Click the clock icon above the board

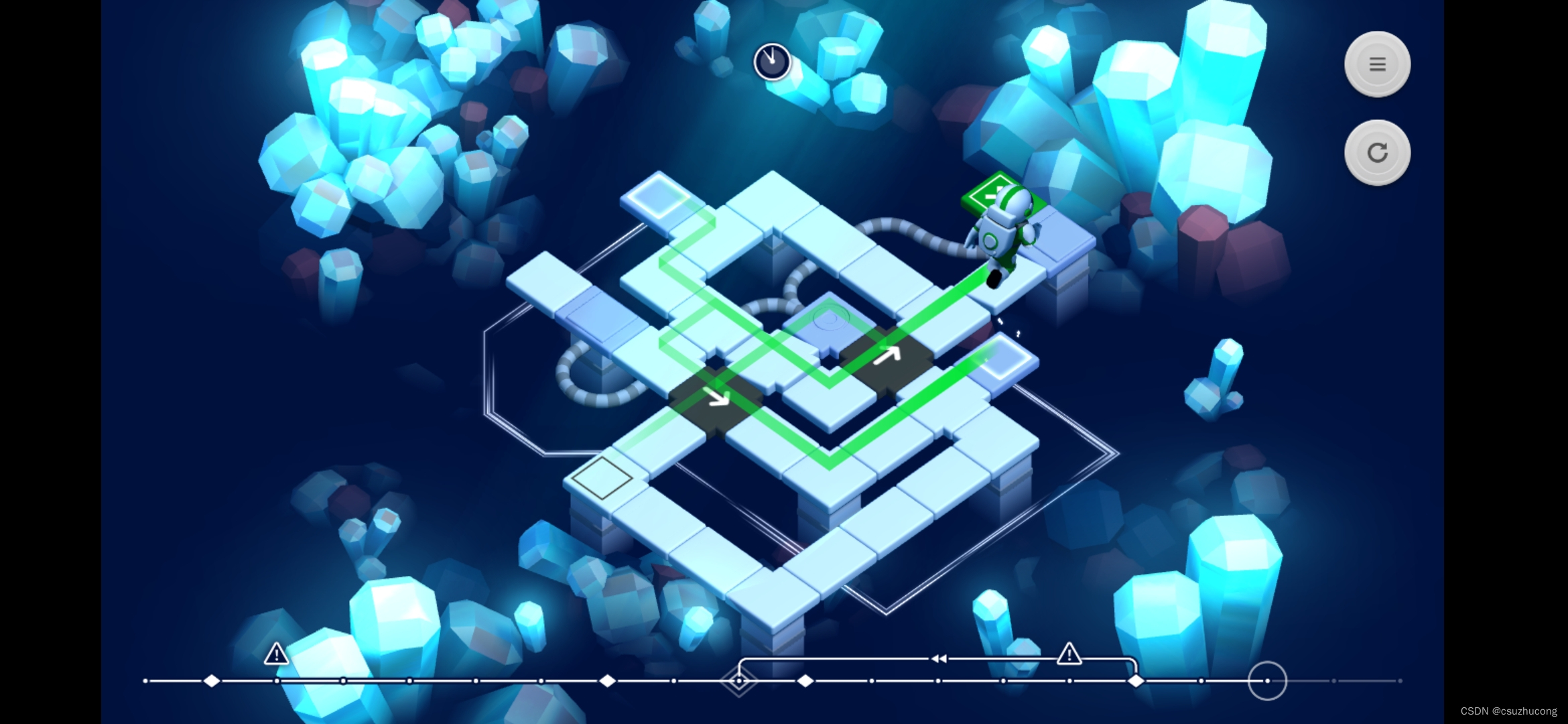[x=772, y=62]
